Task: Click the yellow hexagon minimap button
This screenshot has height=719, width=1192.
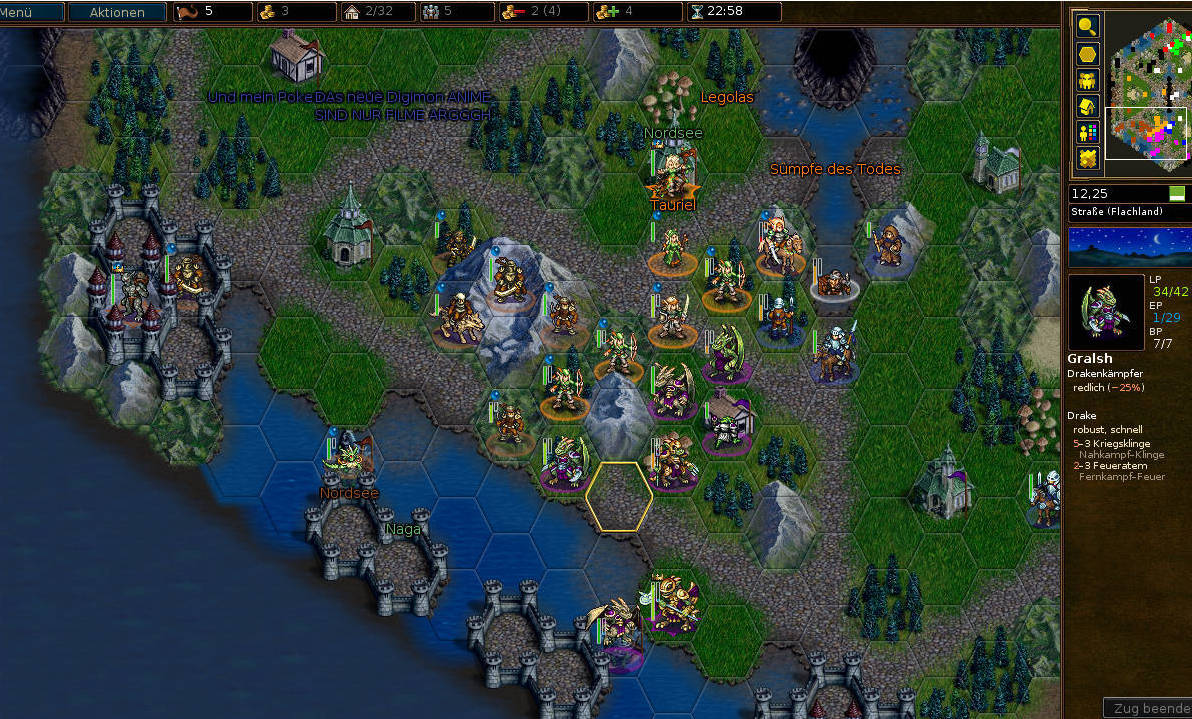Action: tap(1087, 54)
